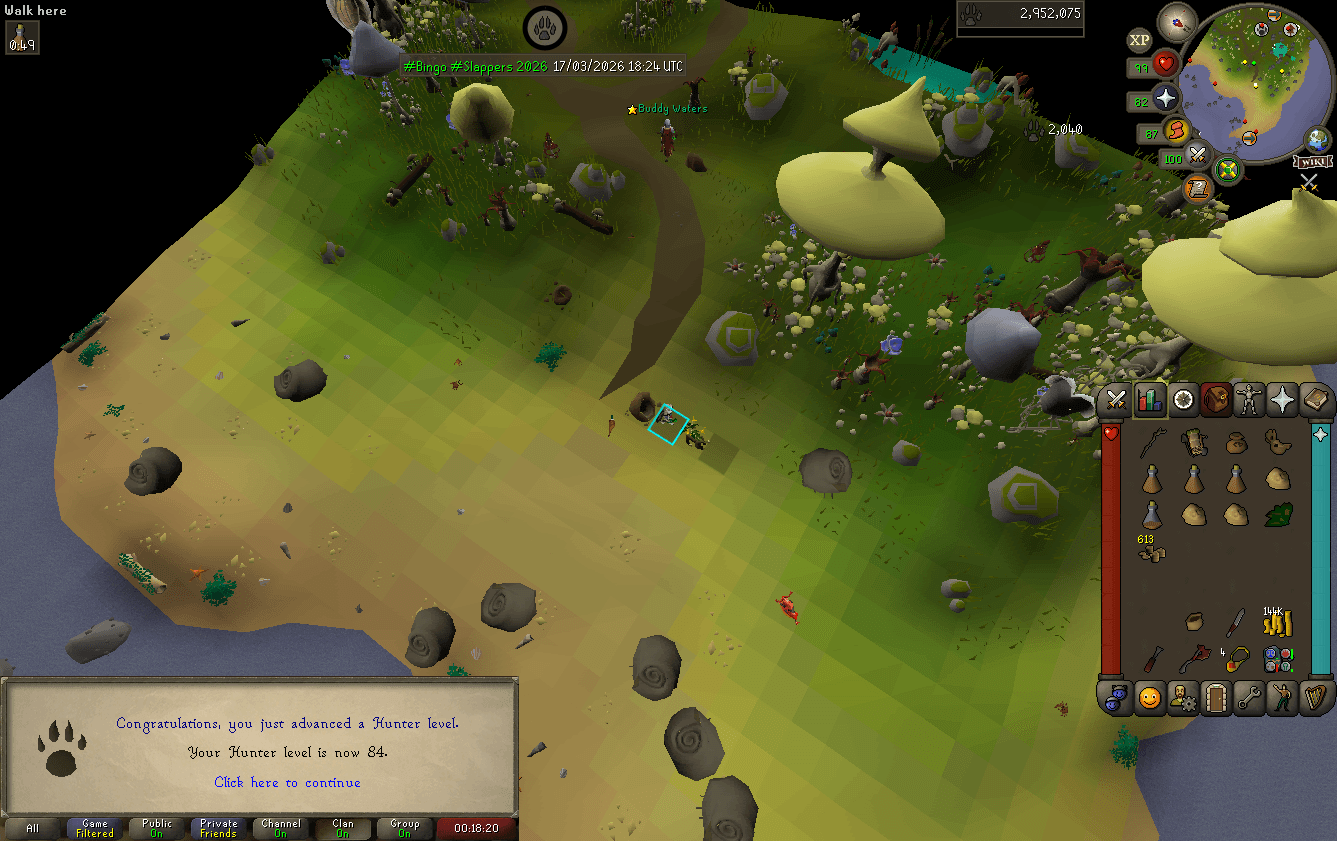Select the All chat tab
The image size is (1337, 841).
(x=33, y=828)
